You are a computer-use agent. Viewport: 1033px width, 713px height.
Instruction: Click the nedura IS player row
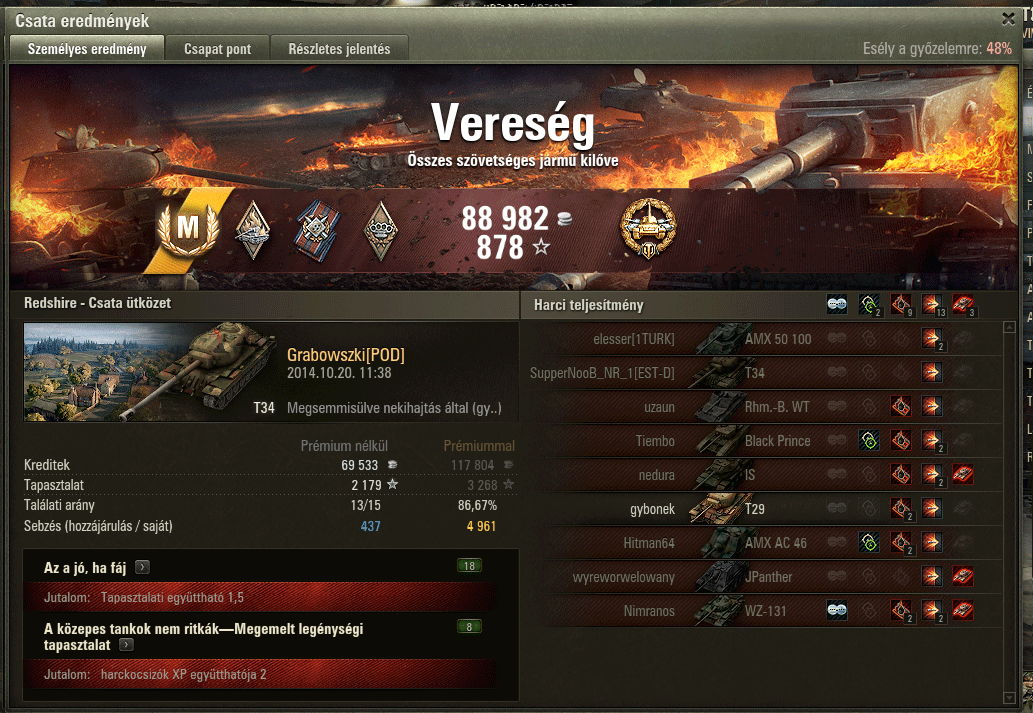tap(760, 475)
